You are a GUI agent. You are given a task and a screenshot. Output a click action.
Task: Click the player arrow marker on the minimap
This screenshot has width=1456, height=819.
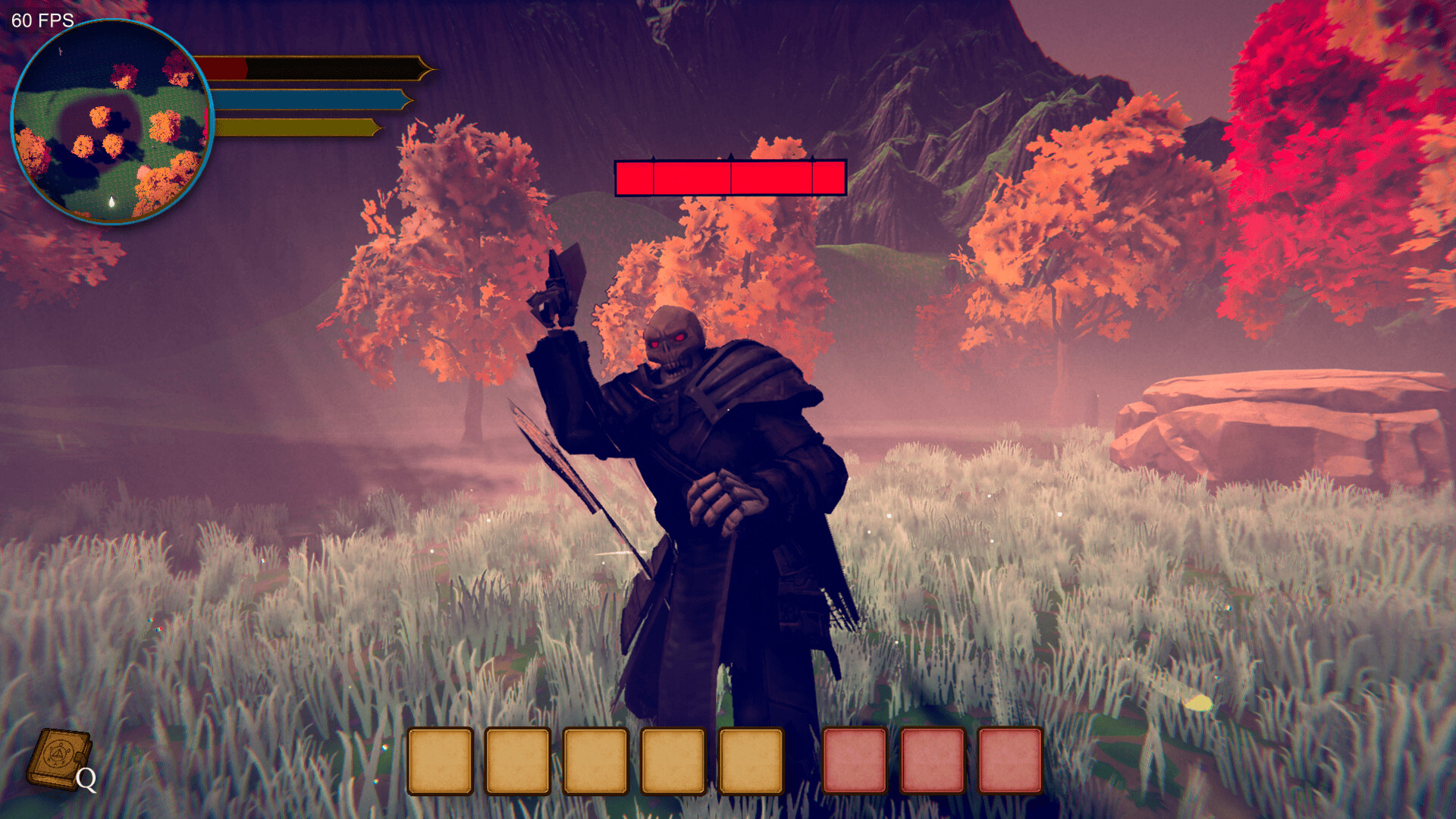coord(111,202)
